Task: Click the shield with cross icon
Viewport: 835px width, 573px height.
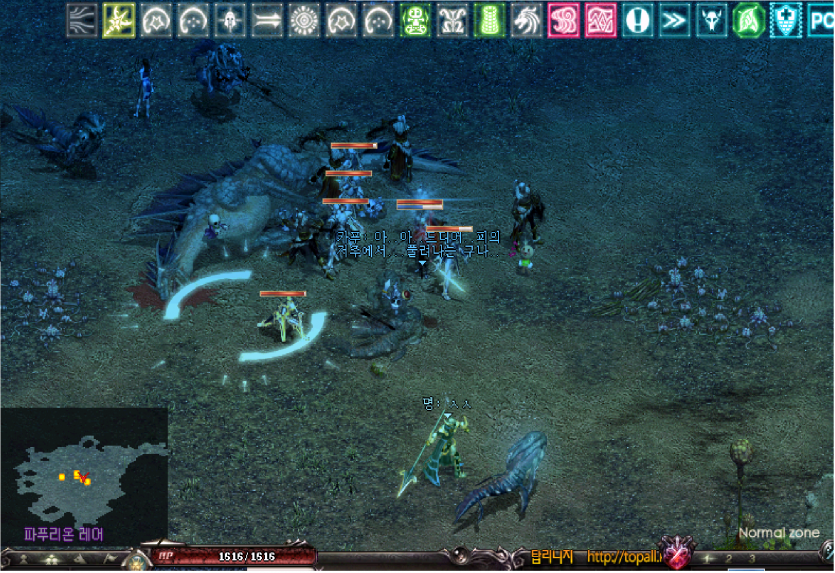Action: point(785,20)
